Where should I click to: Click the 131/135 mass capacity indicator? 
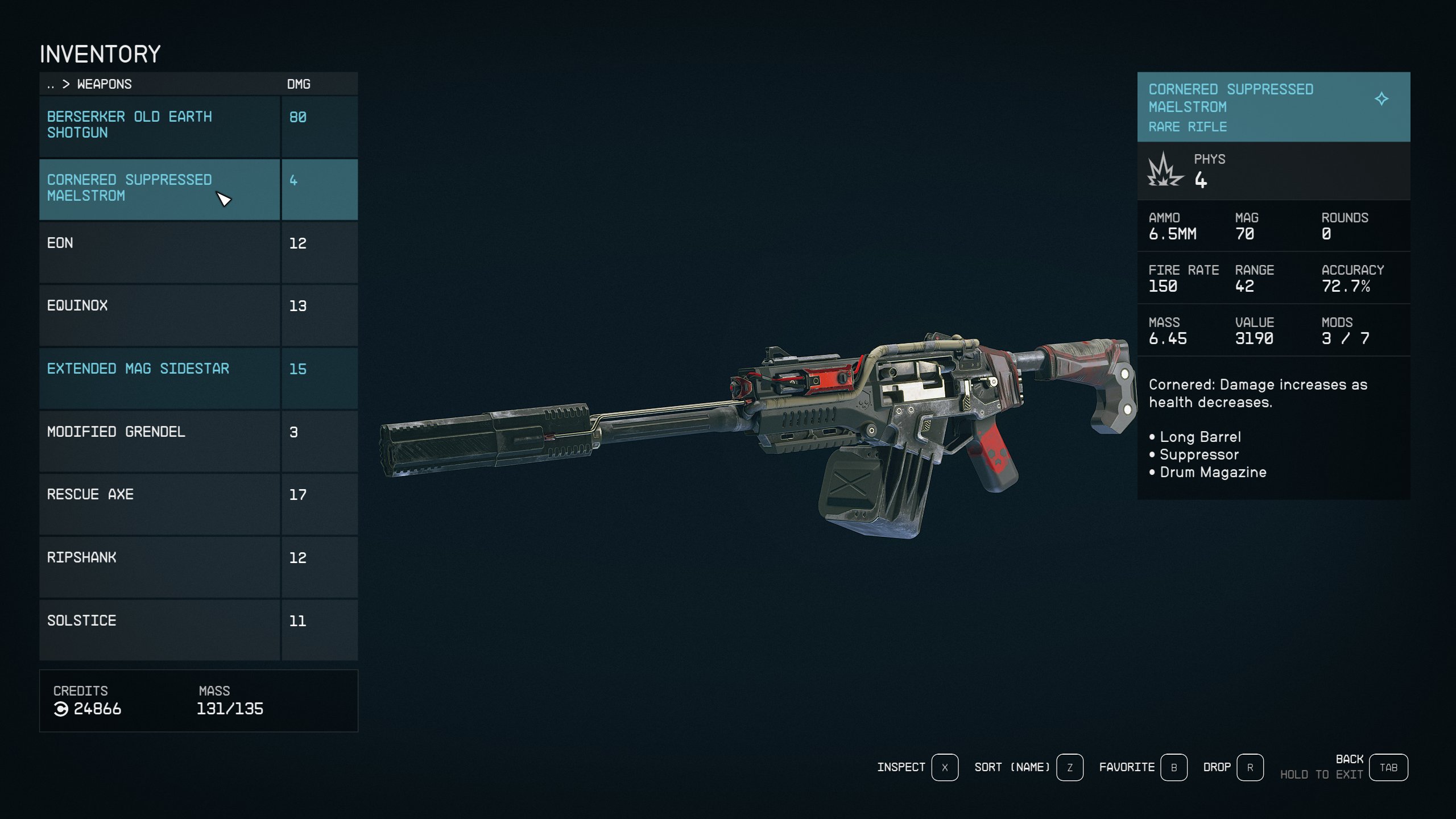[230, 709]
